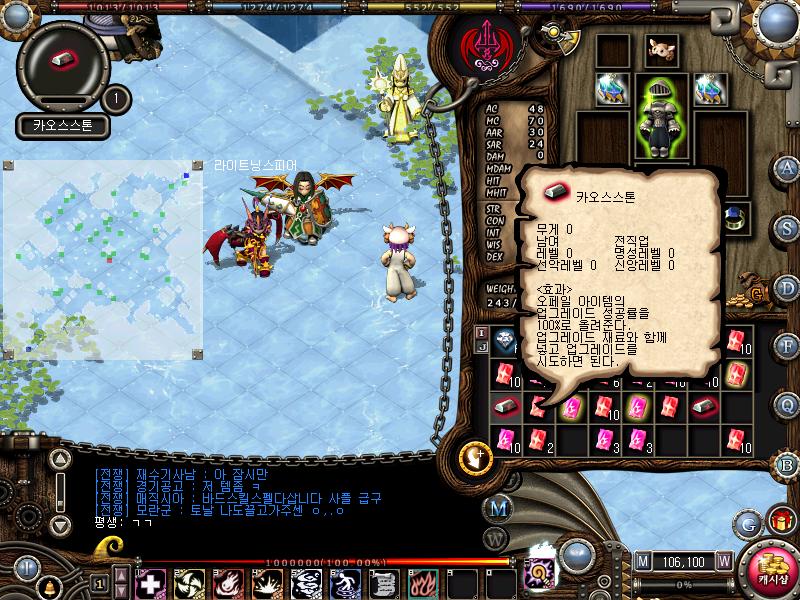The height and width of the screenshot is (600, 800).
Task: Click the round F button
Action: 787,345
